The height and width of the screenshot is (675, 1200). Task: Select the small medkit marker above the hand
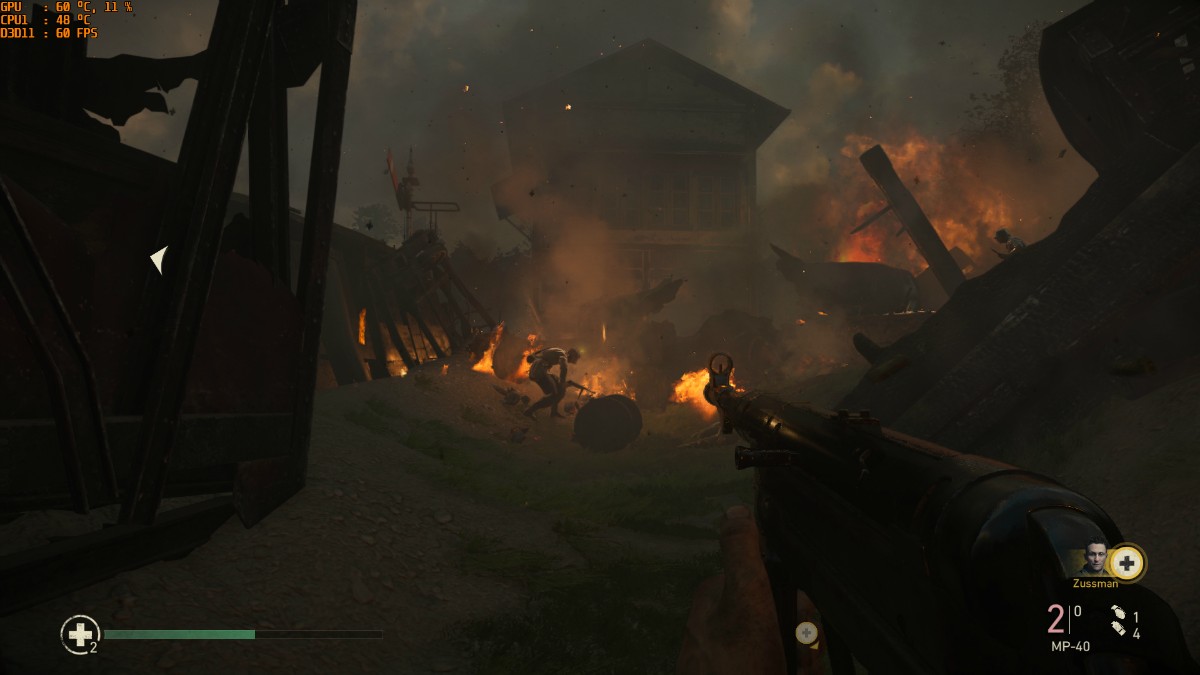click(x=806, y=632)
